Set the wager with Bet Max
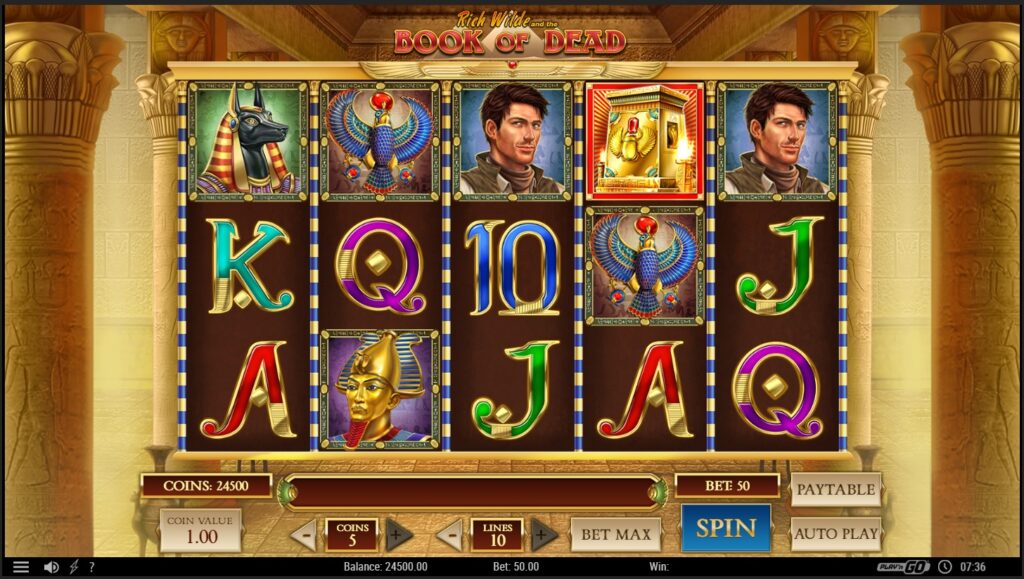The height and width of the screenshot is (579, 1024). coord(617,534)
